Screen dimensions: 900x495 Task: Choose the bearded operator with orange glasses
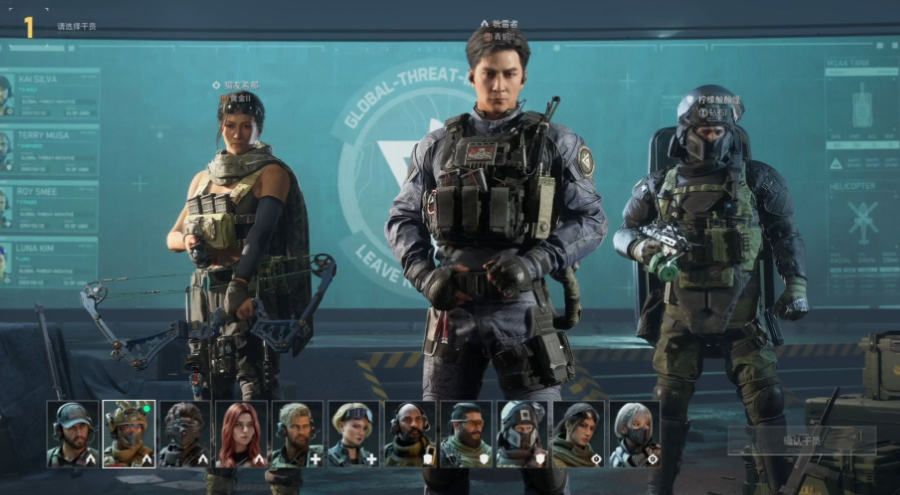(466, 434)
